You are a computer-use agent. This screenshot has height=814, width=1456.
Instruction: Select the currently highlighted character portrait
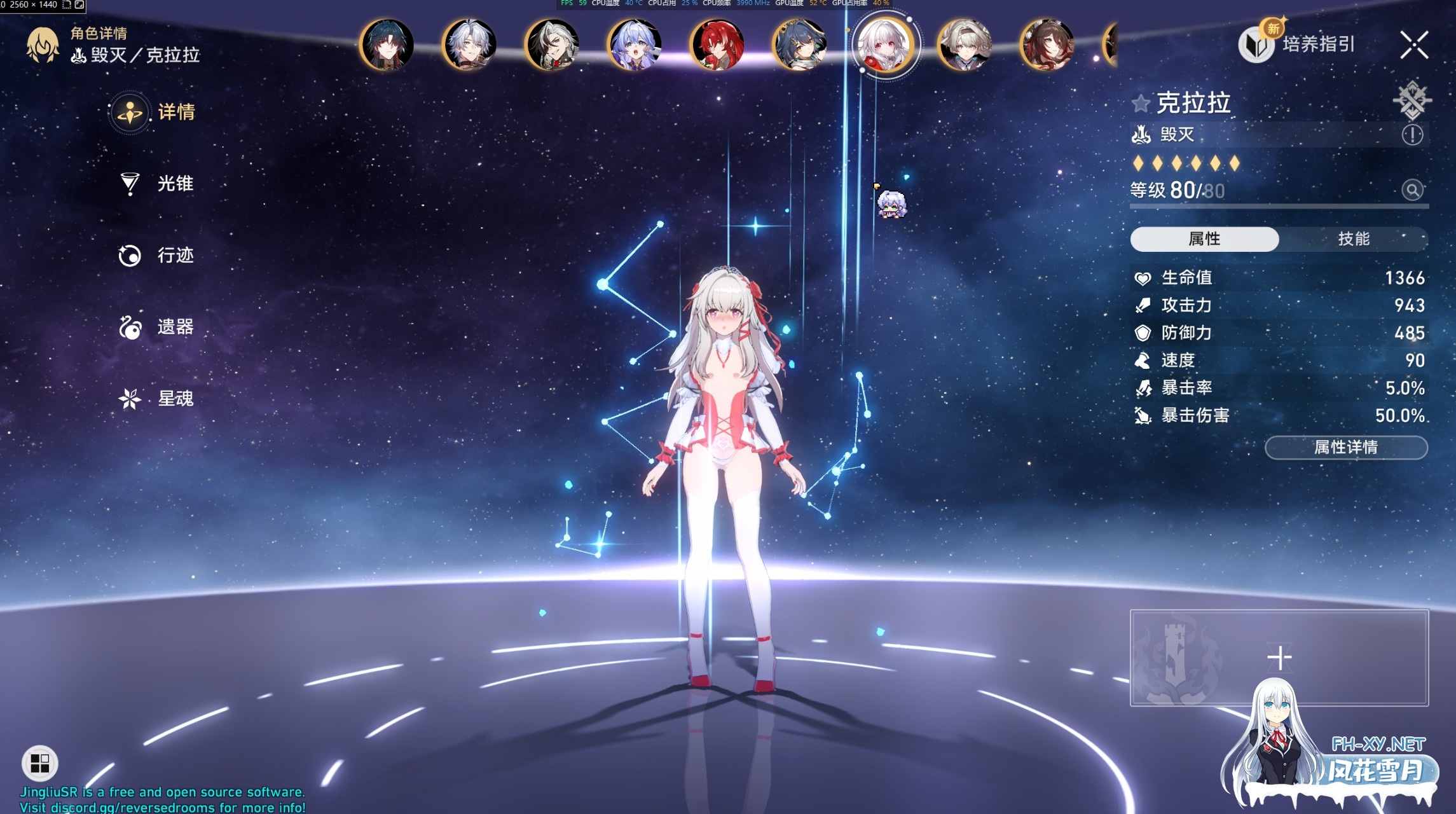(x=886, y=46)
